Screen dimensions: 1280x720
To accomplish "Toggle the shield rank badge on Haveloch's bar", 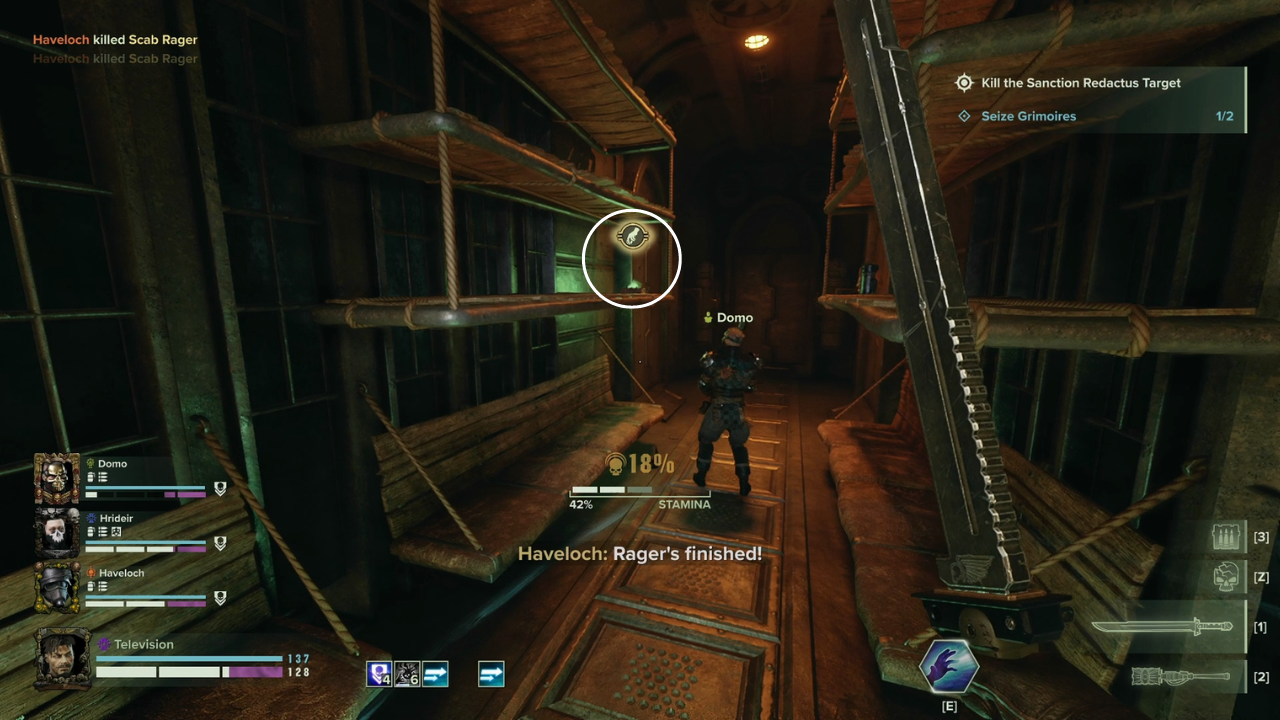I will point(219,600).
